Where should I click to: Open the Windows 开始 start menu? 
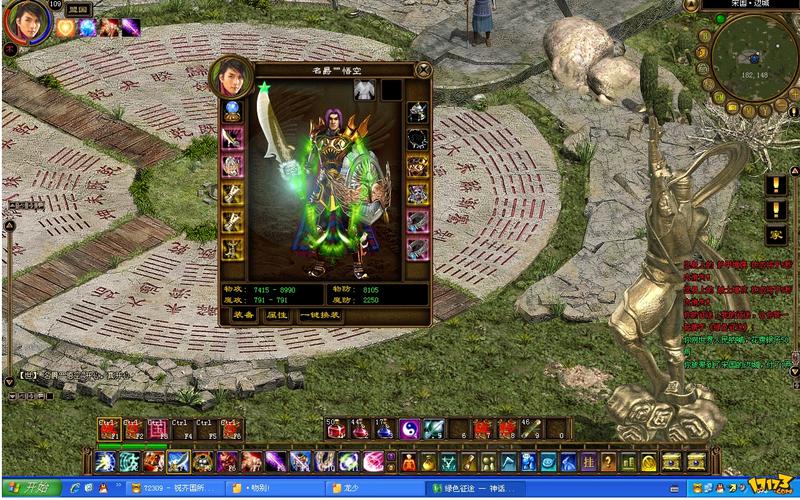click(x=29, y=488)
